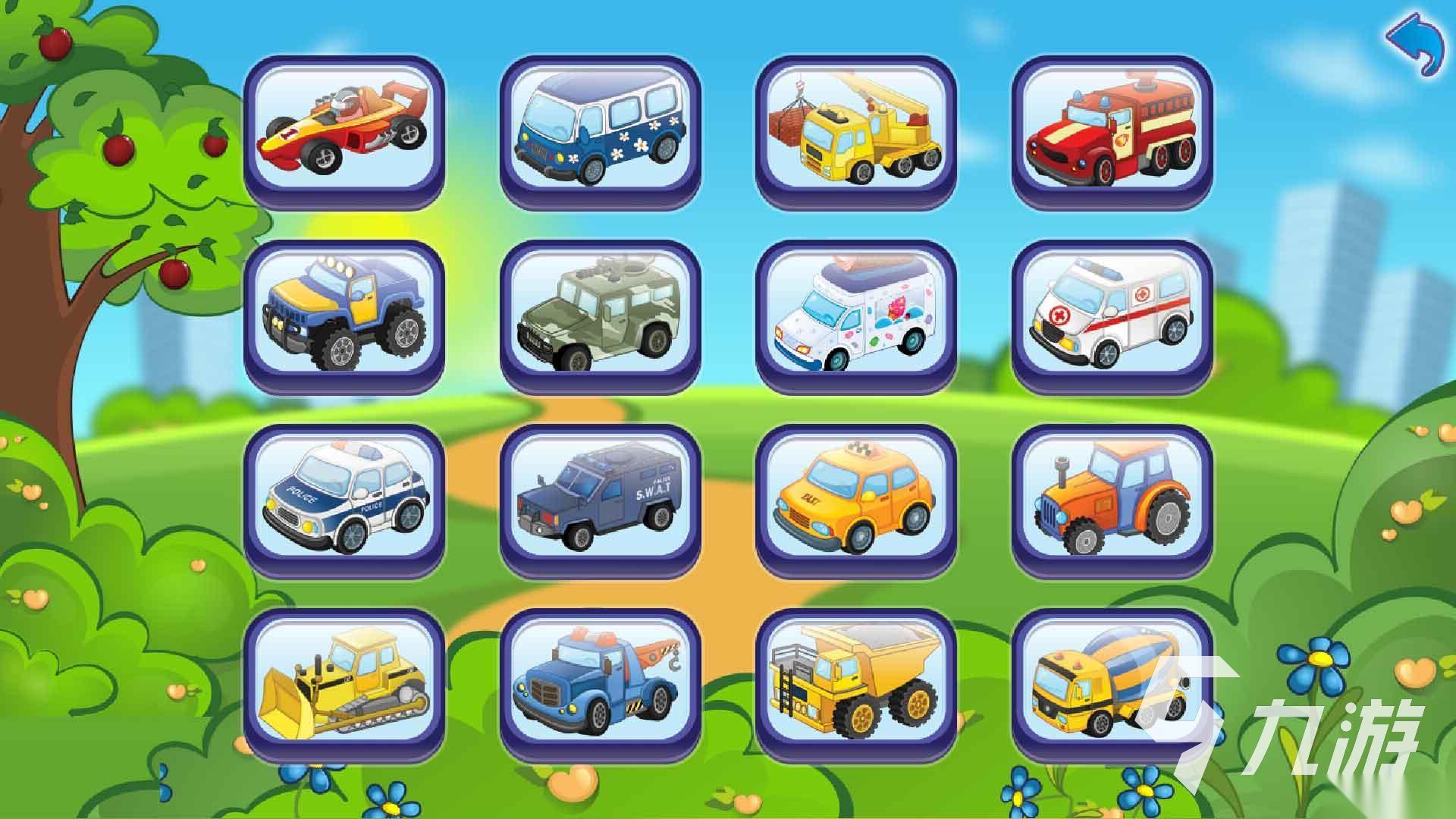This screenshot has height=819, width=1456.
Task: Select the police car tile
Action: 344,497
